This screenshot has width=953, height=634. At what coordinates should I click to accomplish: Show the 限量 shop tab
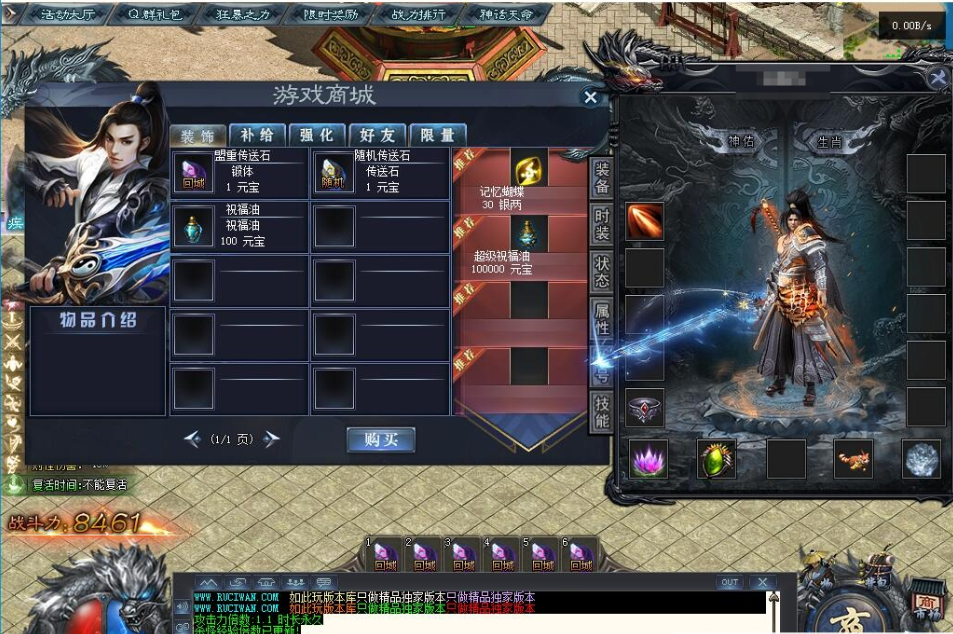[x=437, y=135]
